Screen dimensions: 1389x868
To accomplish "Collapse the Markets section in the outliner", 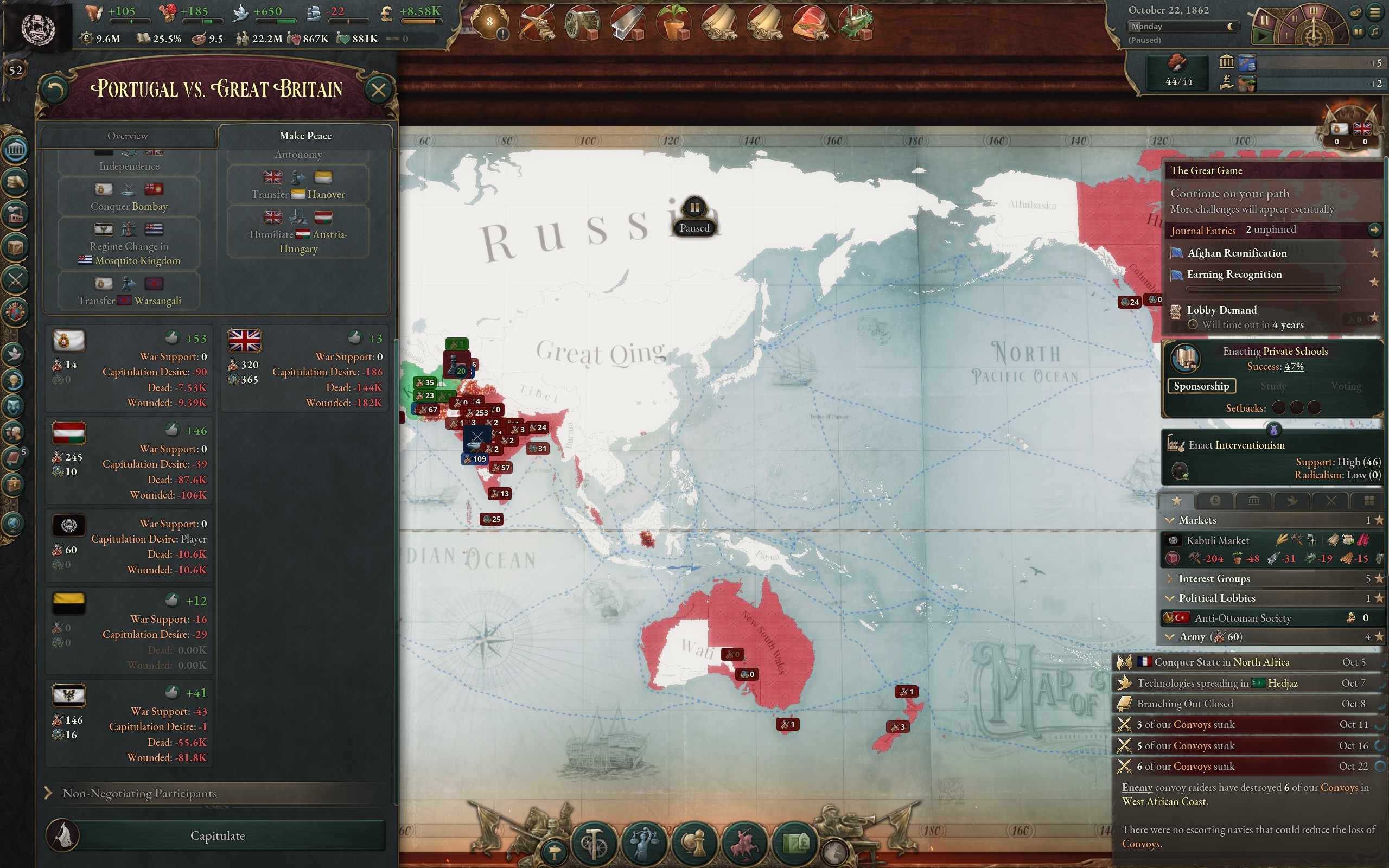I will coord(1171,520).
